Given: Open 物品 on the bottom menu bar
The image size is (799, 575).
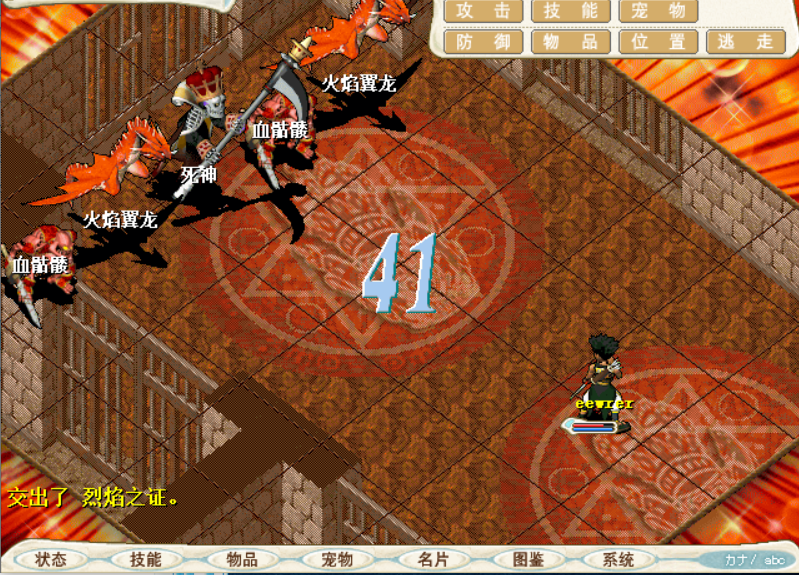Looking at the screenshot, I should 241,560.
